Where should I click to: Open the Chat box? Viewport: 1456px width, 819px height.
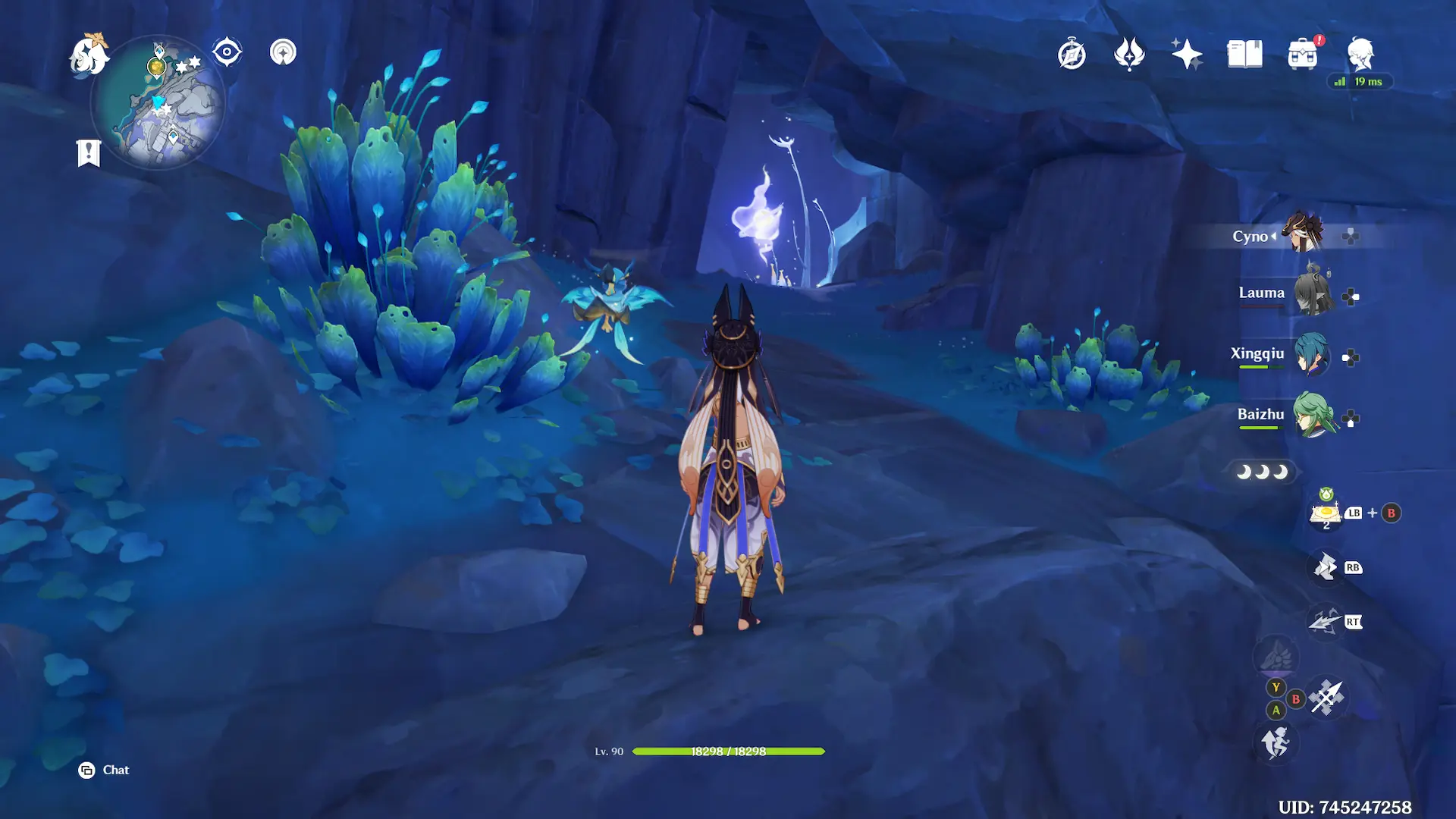click(x=105, y=770)
